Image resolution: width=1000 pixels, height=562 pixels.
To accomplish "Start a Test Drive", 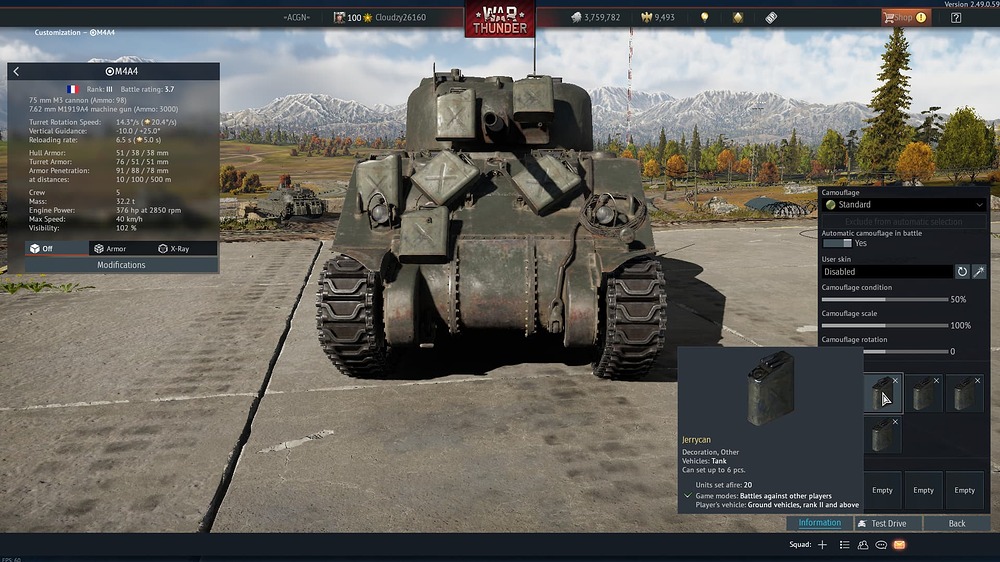I will 888,523.
